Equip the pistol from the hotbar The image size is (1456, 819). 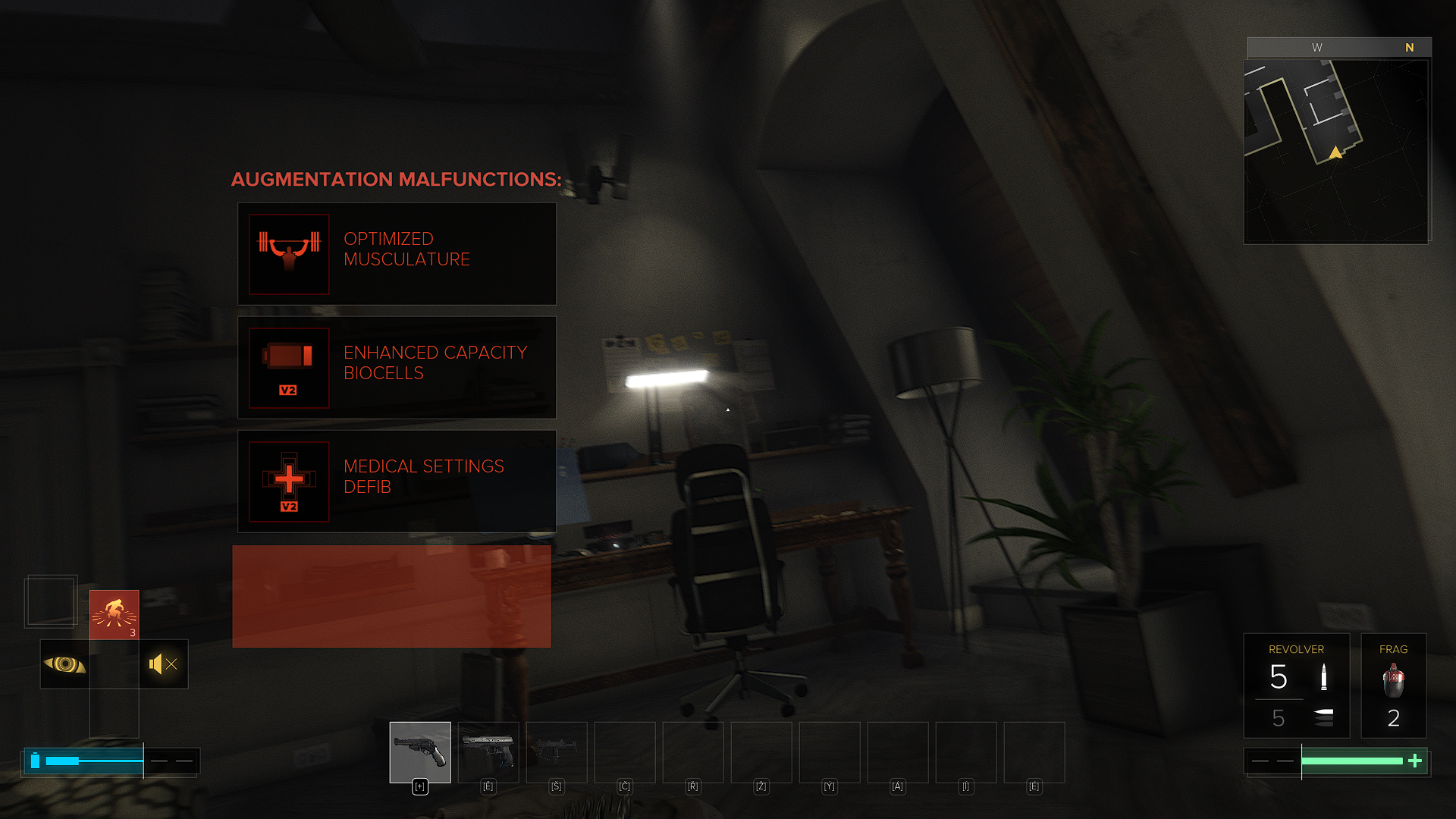click(x=488, y=752)
